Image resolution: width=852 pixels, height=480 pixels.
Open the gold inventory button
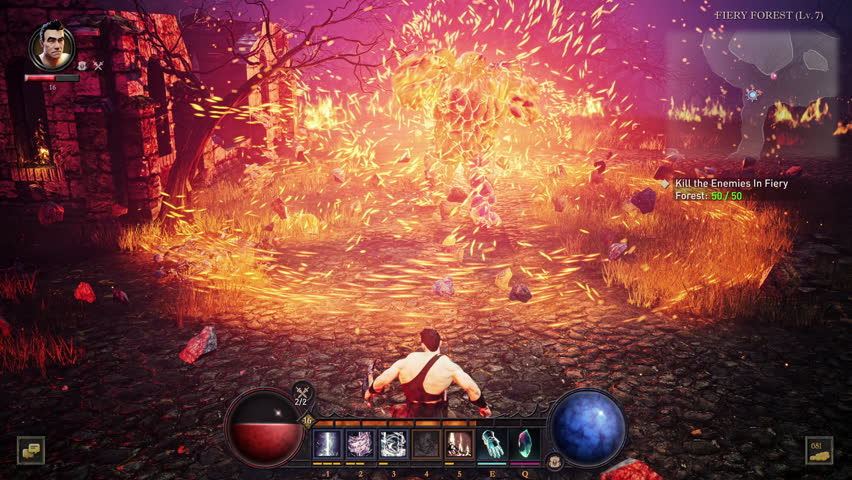(x=819, y=451)
